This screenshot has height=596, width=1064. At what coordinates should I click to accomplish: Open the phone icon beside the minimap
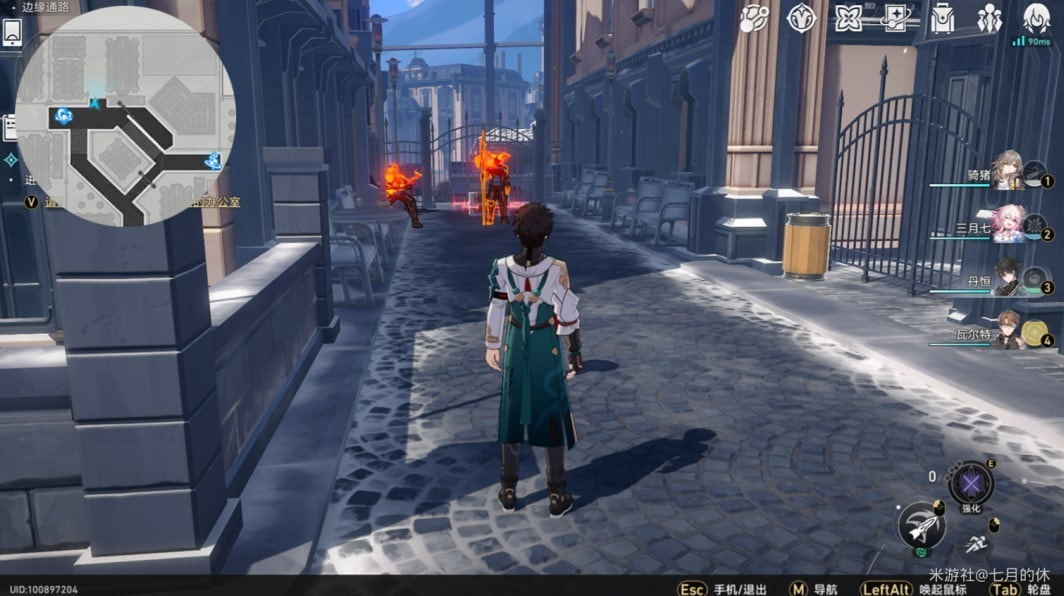12,33
